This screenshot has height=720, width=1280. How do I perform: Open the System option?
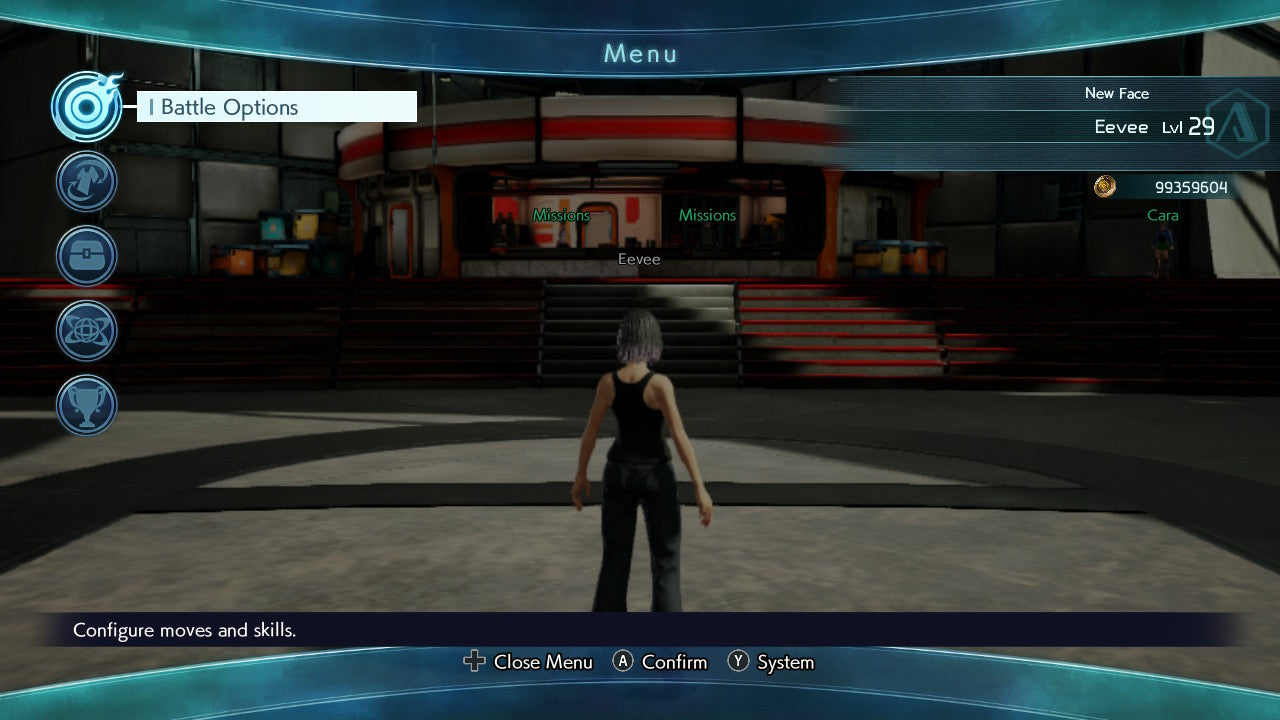[x=785, y=662]
